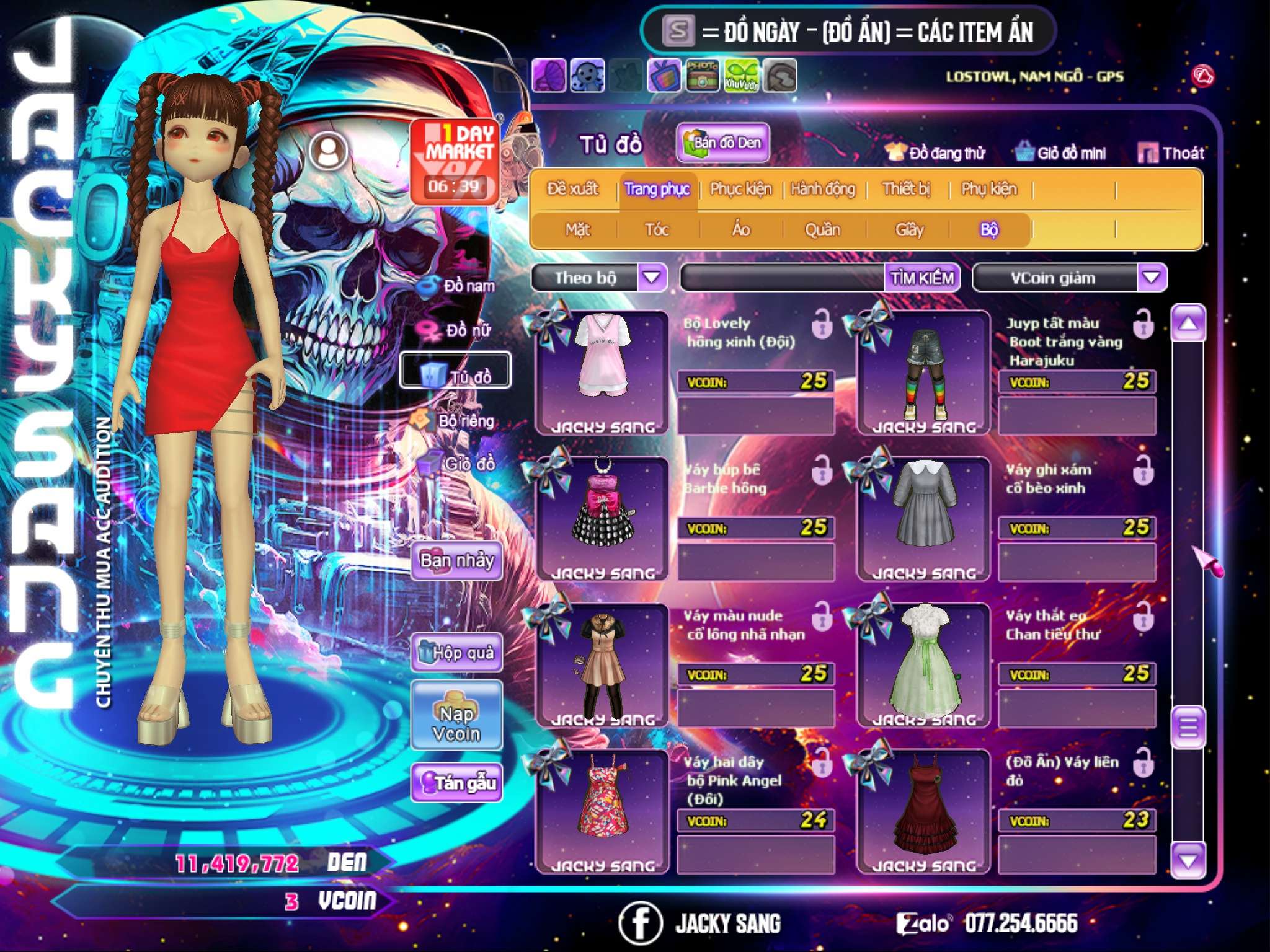The width and height of the screenshot is (1270, 952).
Task: Open the Hành động tab
Action: pos(823,189)
